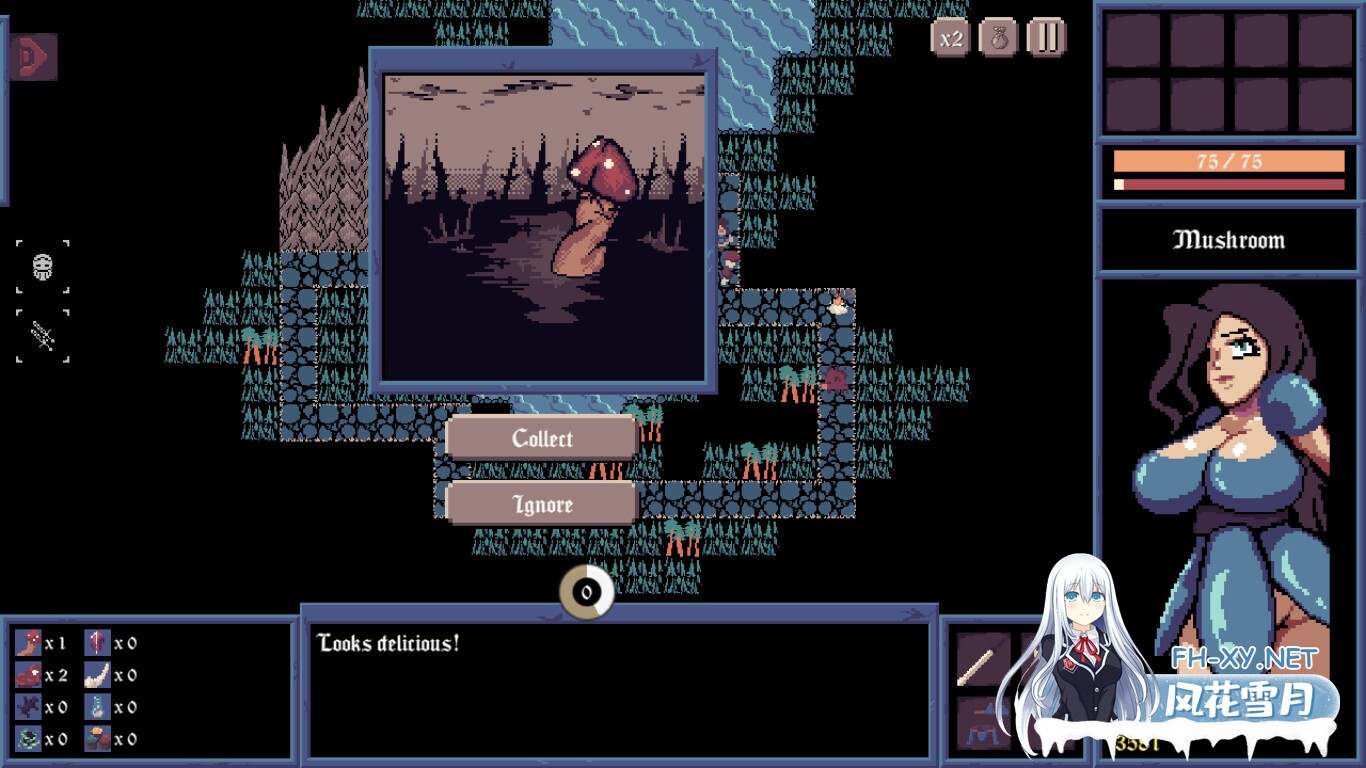1366x768 pixels.
Task: Click the purple fruit ingredient icon
Action: coord(97,643)
